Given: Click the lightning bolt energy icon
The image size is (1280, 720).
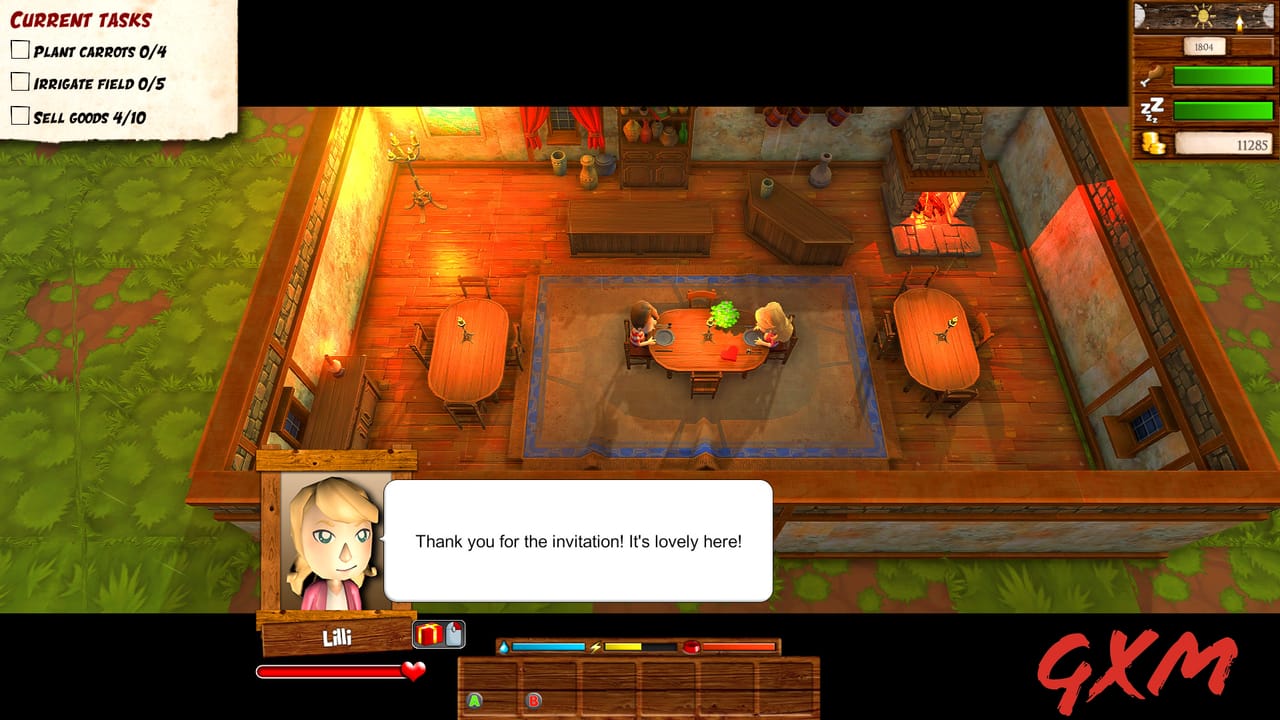Looking at the screenshot, I should pyautogui.click(x=595, y=646).
